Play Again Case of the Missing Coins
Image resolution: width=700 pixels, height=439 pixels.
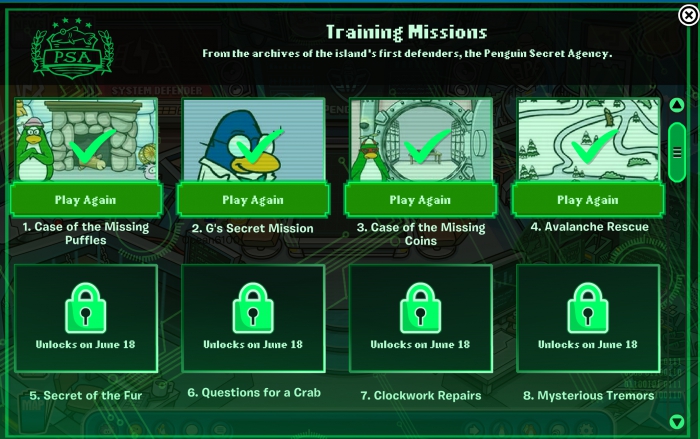coord(420,200)
